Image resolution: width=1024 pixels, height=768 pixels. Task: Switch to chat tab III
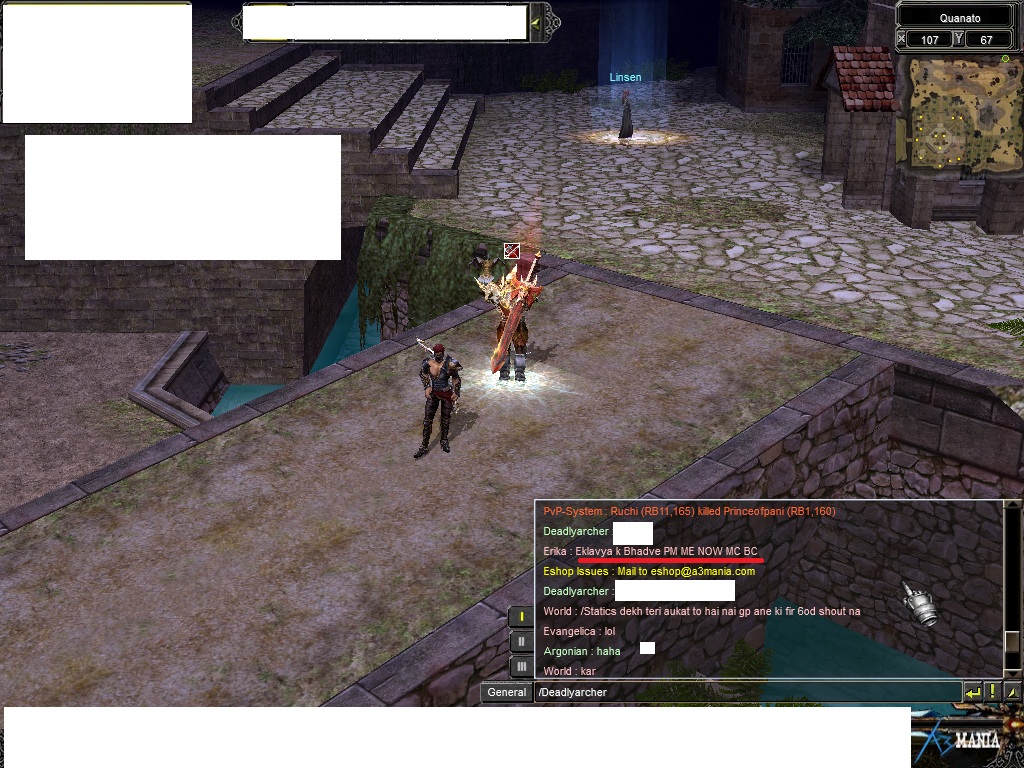coord(521,666)
